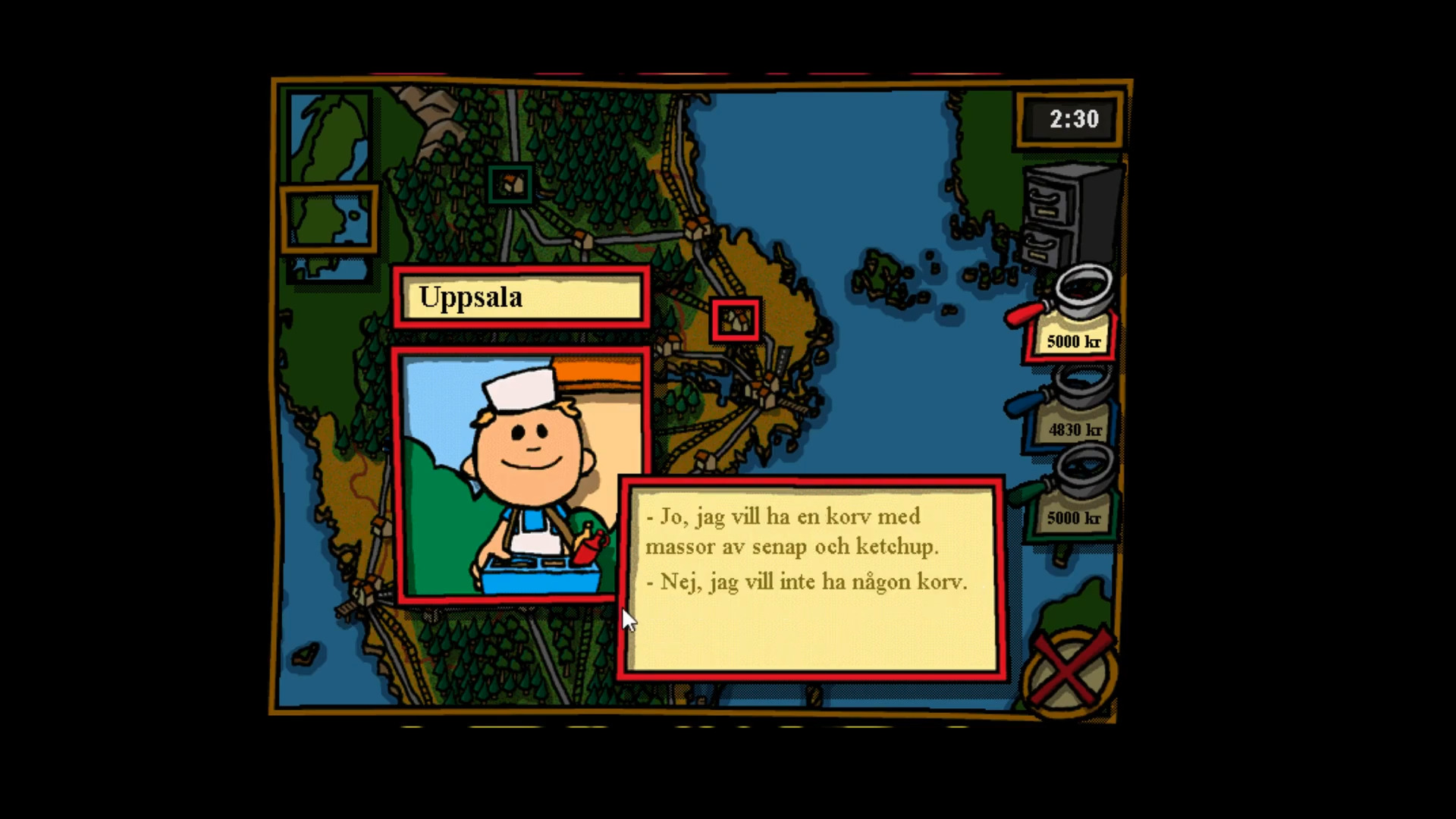Show the southern Sweden map thumbnail
The width and height of the screenshot is (1456, 819).
click(330, 269)
